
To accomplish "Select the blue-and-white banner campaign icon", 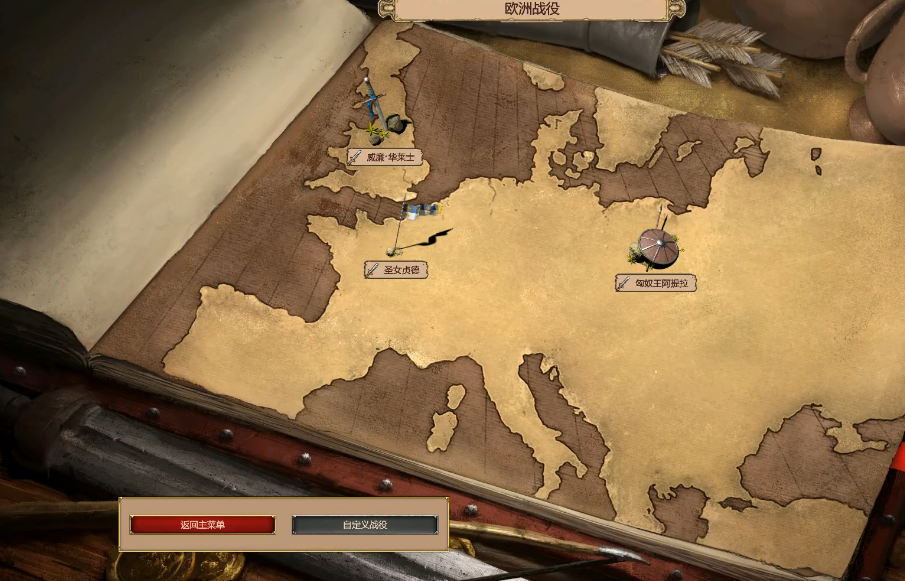I will [421, 211].
